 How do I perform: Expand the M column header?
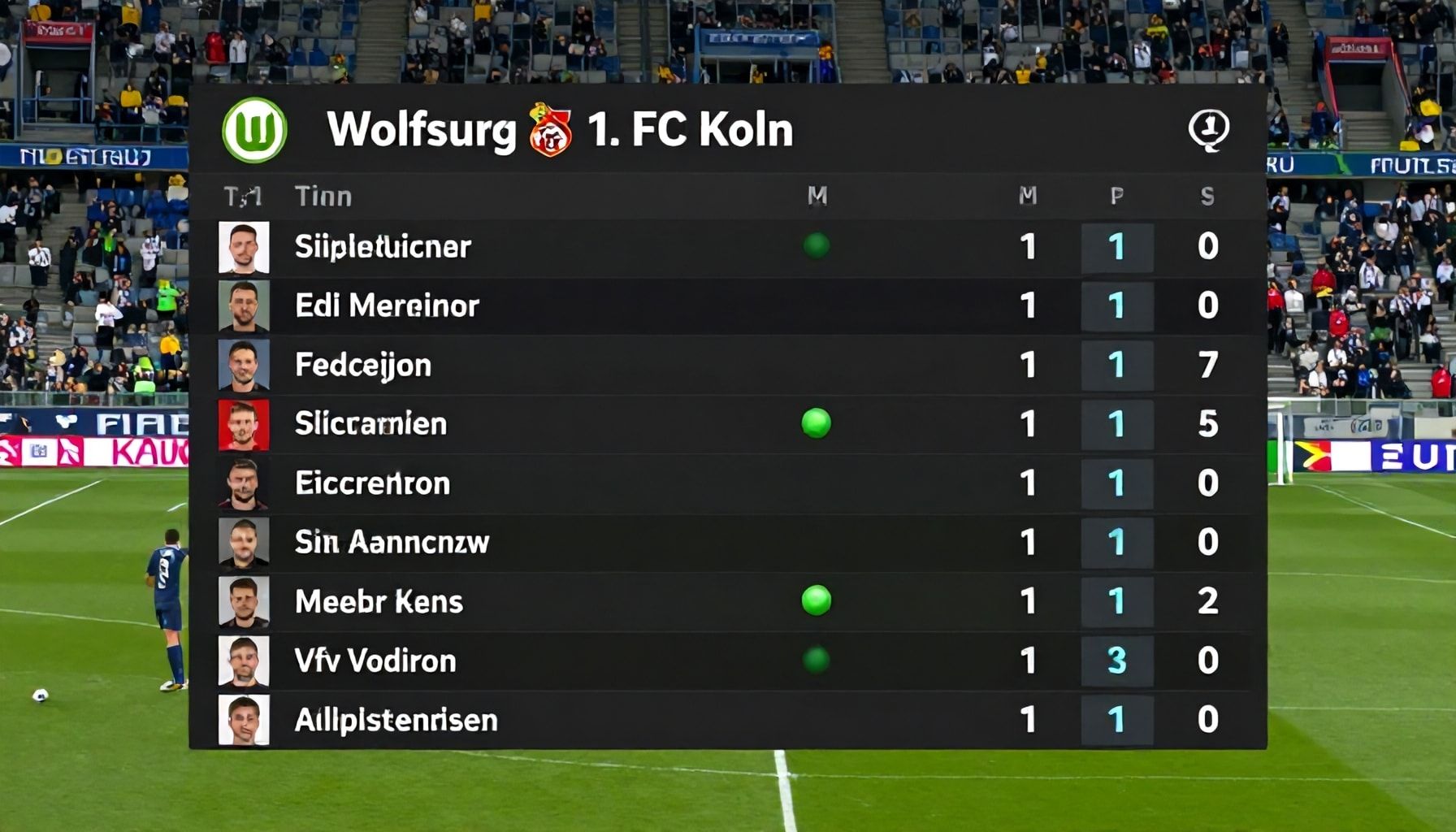1025,195
